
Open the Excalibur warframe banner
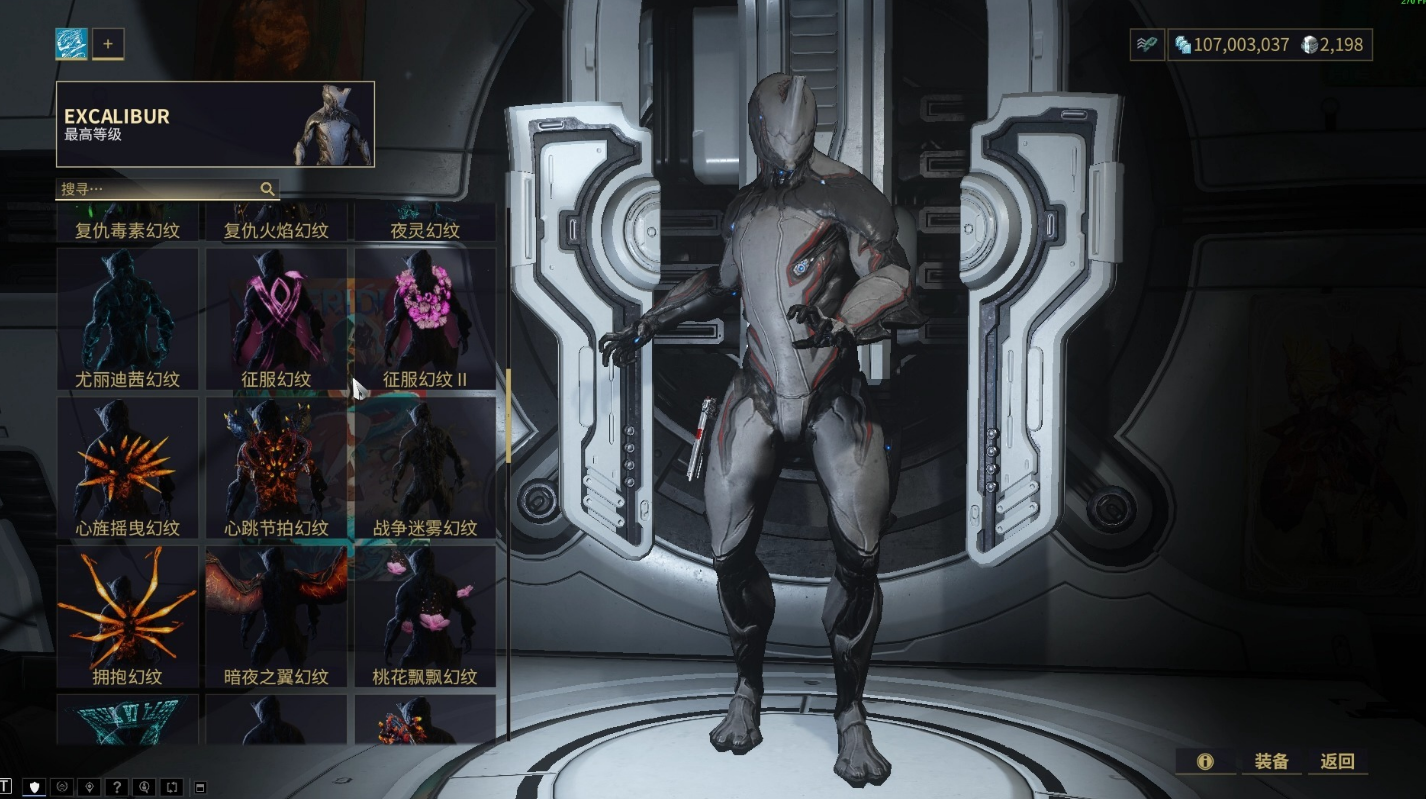click(215, 124)
